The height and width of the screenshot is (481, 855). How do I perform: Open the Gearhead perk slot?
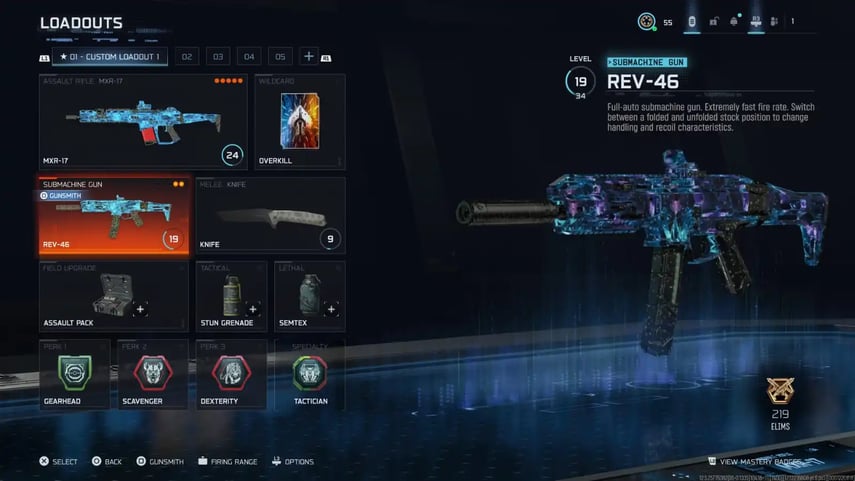point(73,374)
